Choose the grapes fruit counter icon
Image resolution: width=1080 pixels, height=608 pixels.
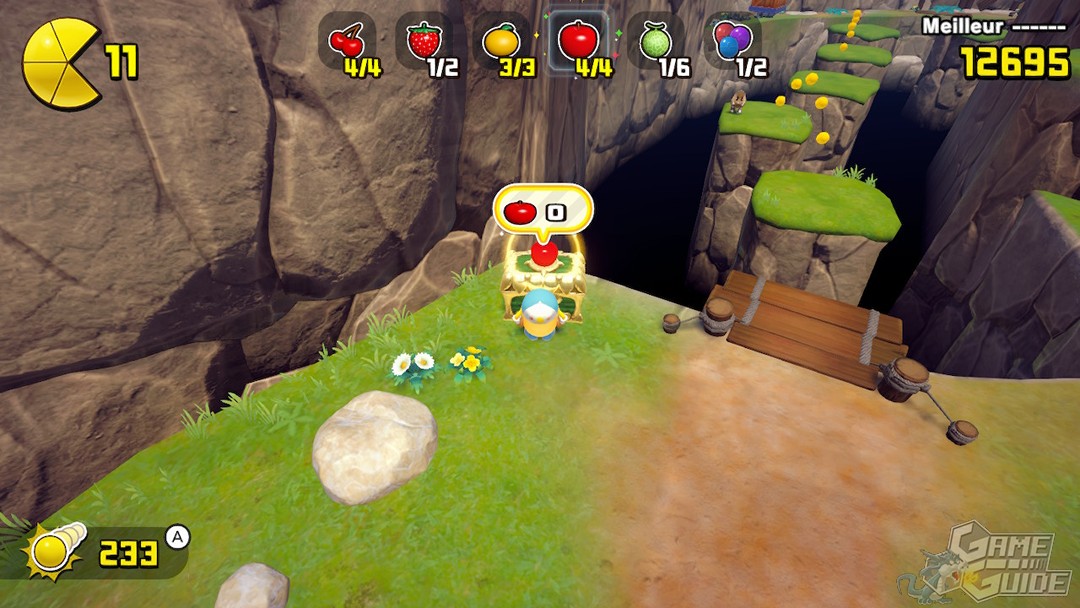pos(732,40)
